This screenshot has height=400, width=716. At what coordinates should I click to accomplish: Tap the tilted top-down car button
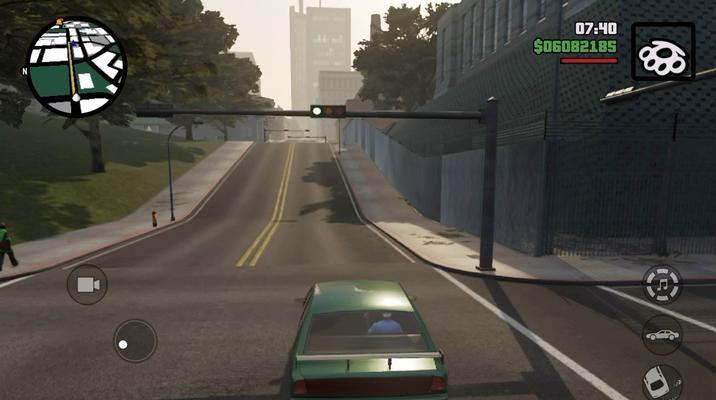click(661, 382)
